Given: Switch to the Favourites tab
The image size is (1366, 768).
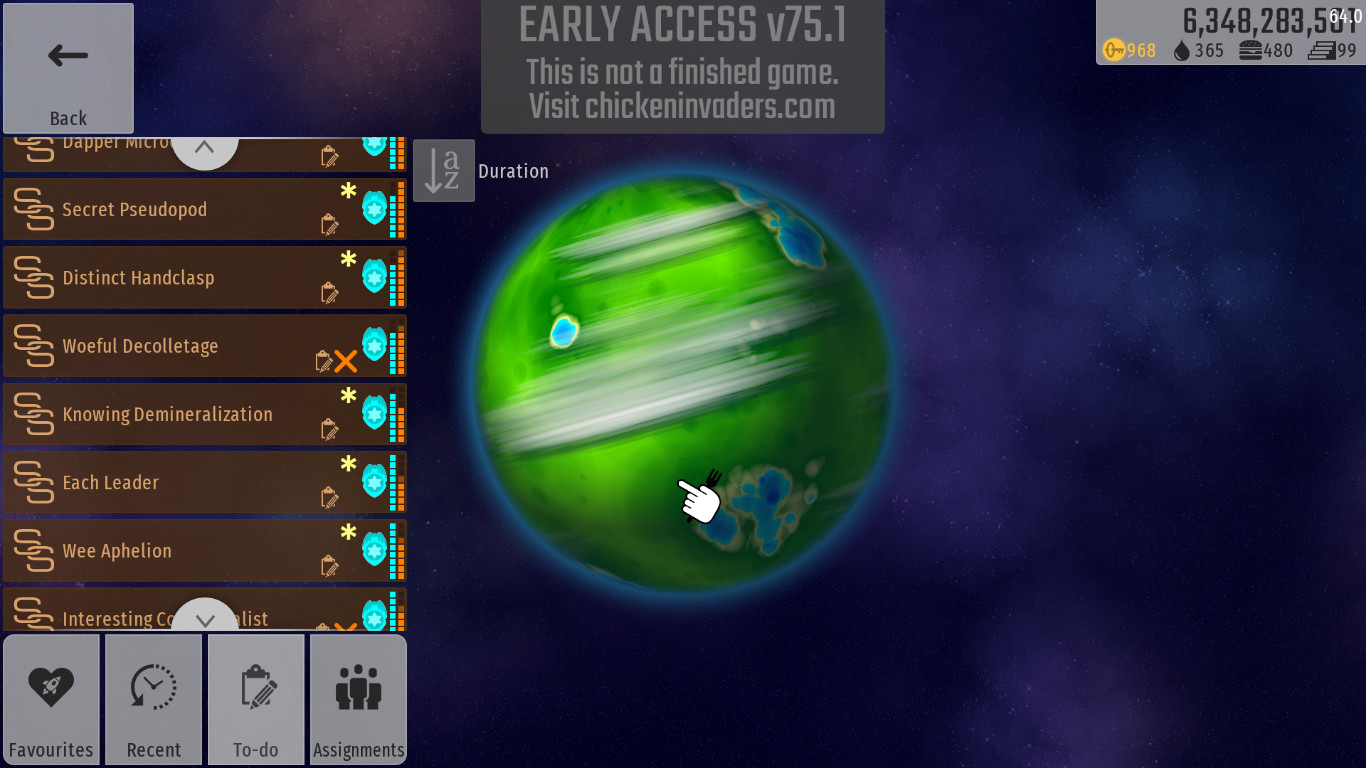Looking at the screenshot, I should click(51, 699).
